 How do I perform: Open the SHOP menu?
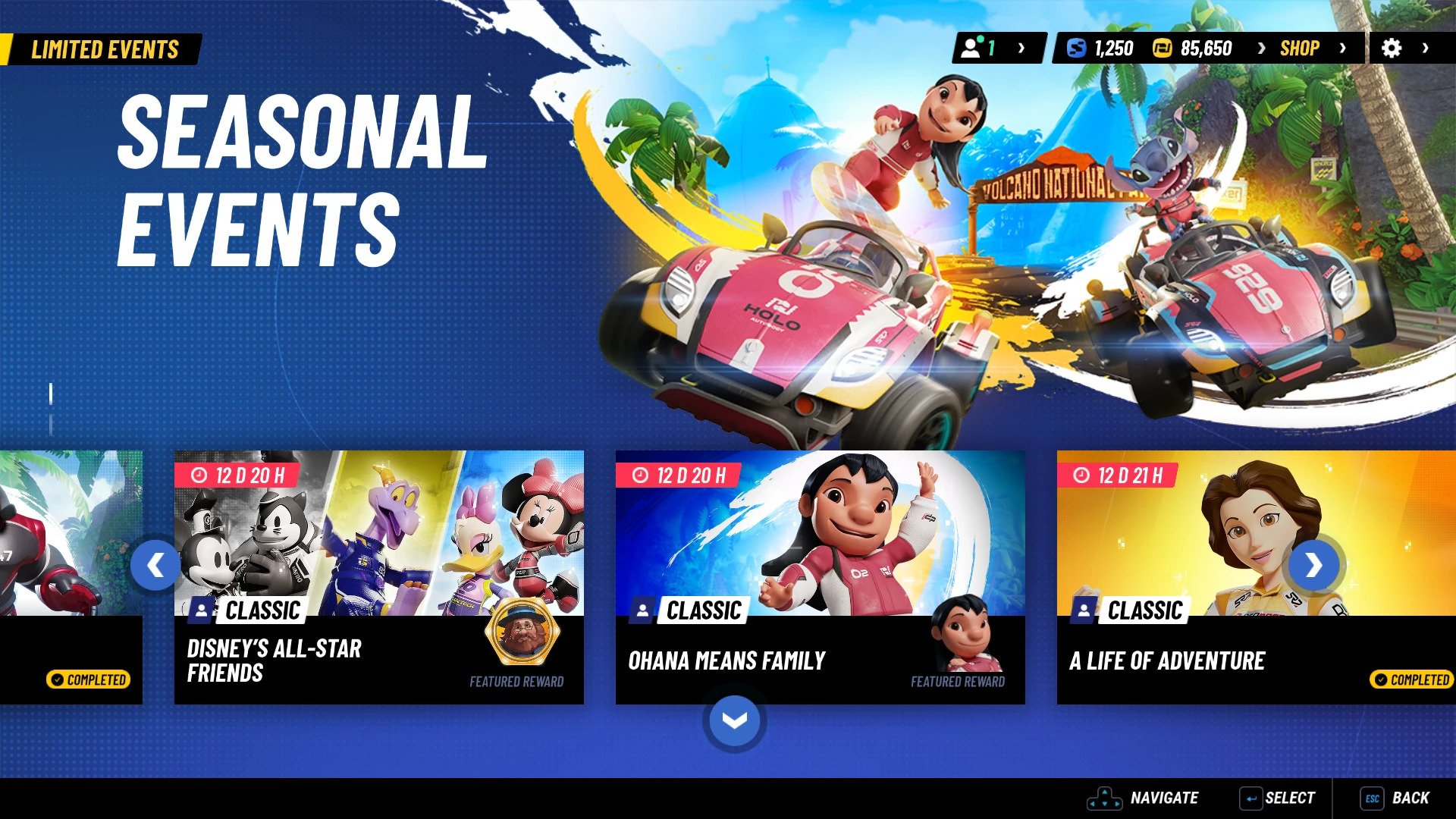pos(1300,48)
